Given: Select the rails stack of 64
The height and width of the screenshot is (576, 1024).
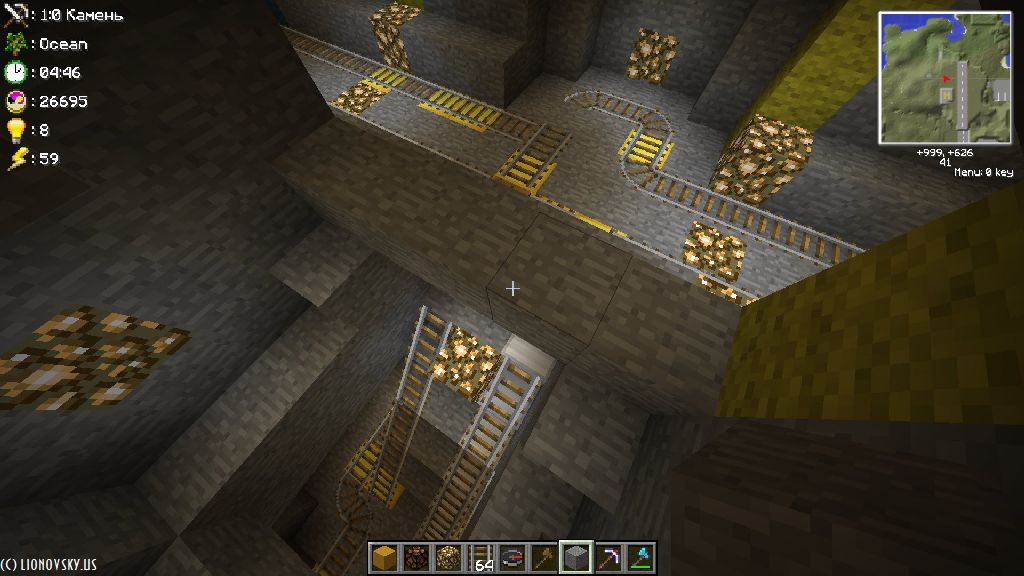Looking at the screenshot, I should coord(480,557).
